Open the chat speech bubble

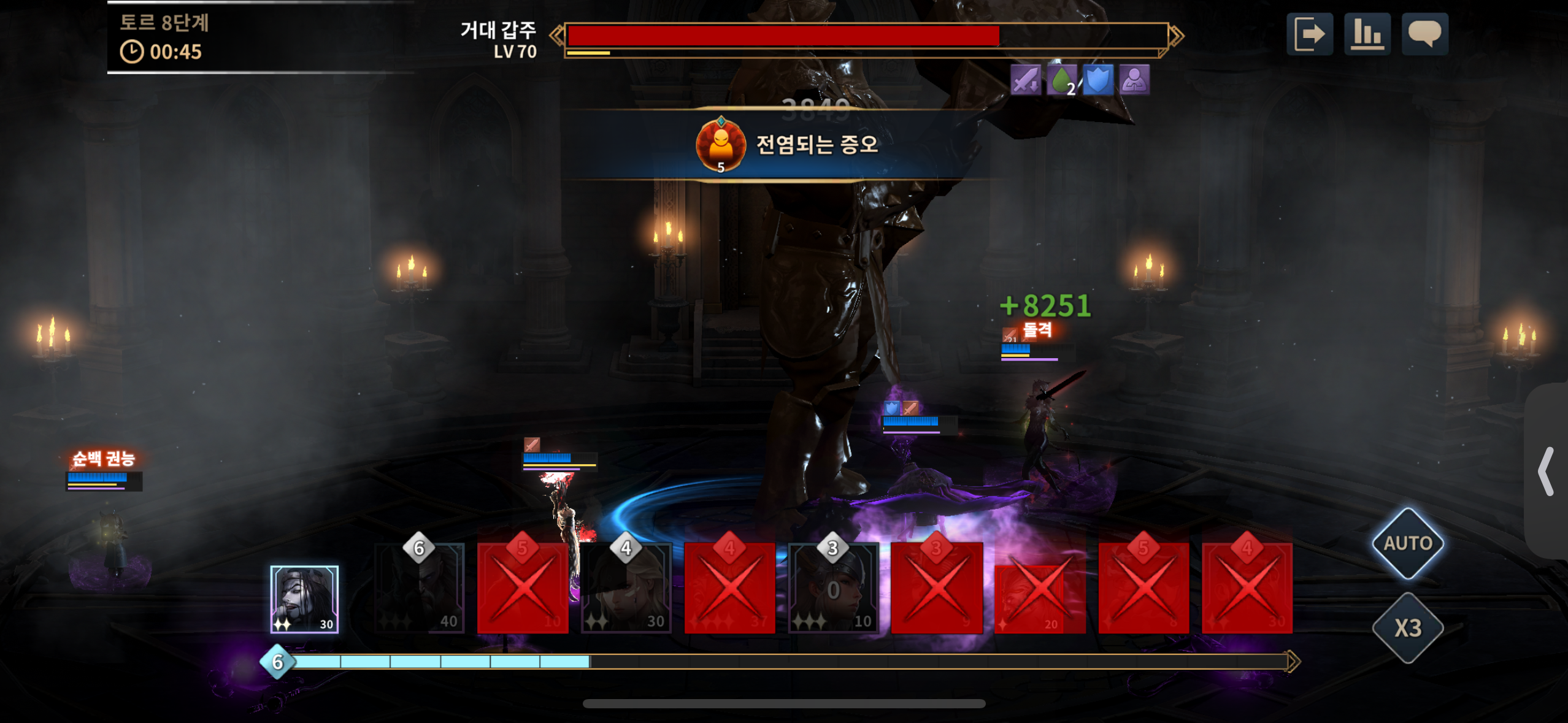[x=1424, y=34]
